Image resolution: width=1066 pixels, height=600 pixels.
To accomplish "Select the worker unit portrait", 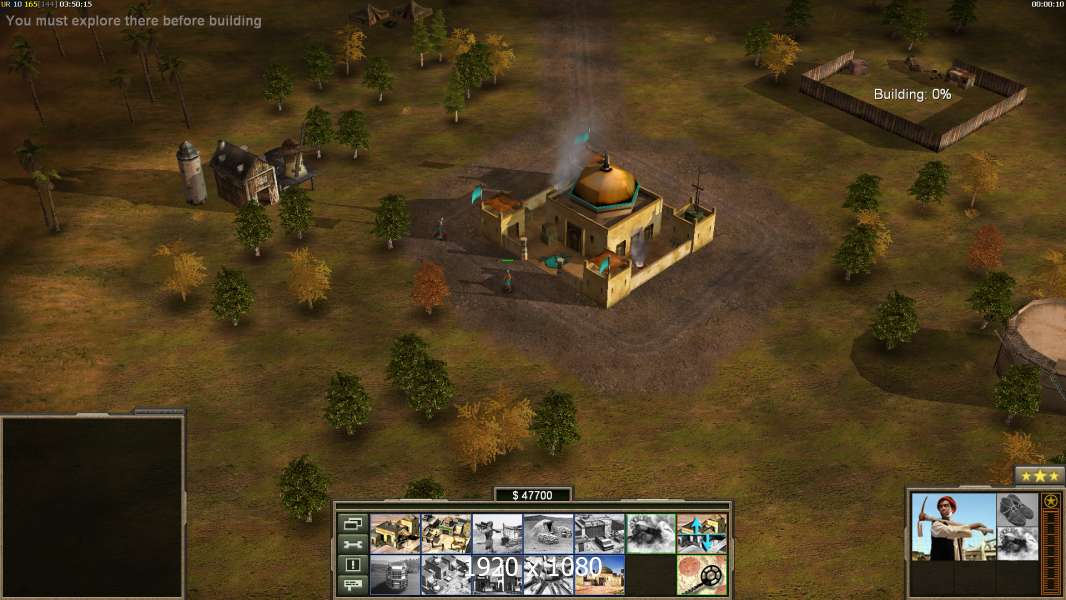I will (x=953, y=527).
